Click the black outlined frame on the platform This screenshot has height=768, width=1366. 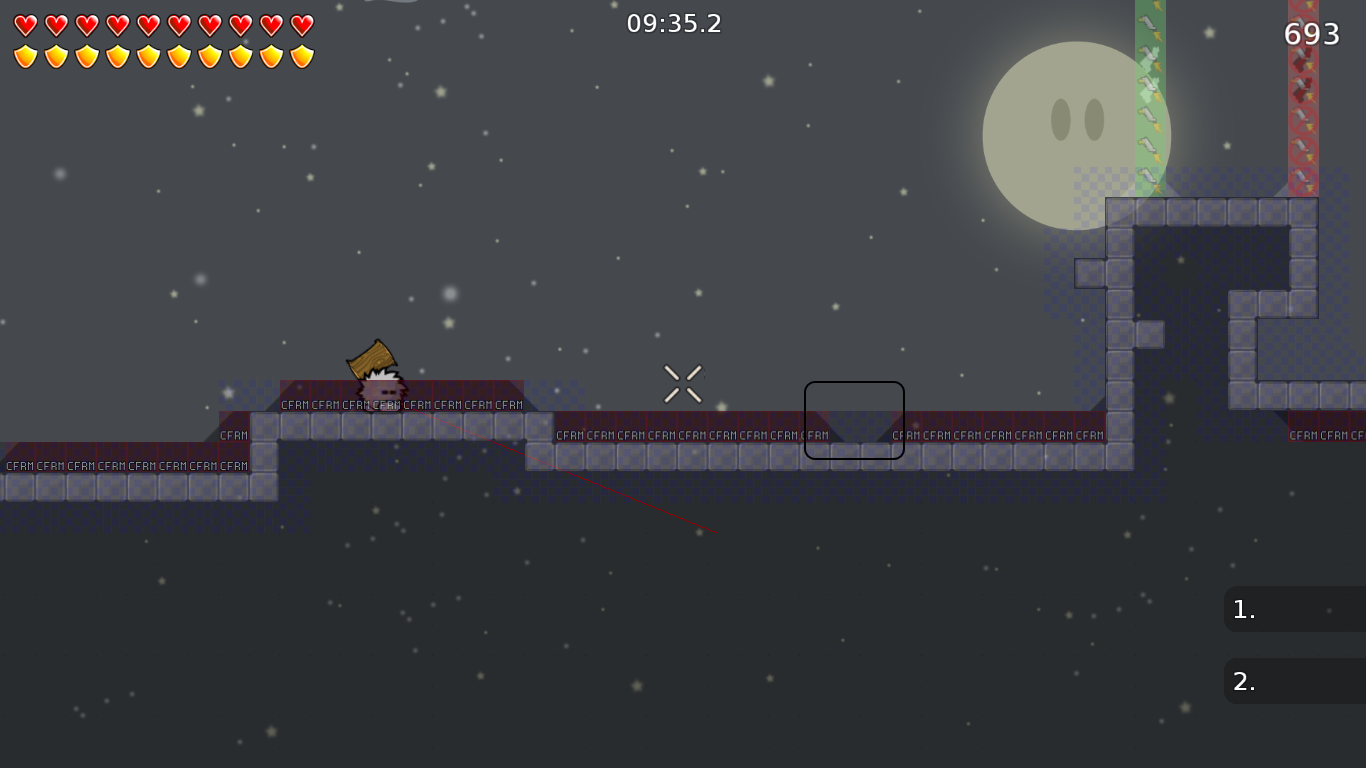tap(854, 420)
